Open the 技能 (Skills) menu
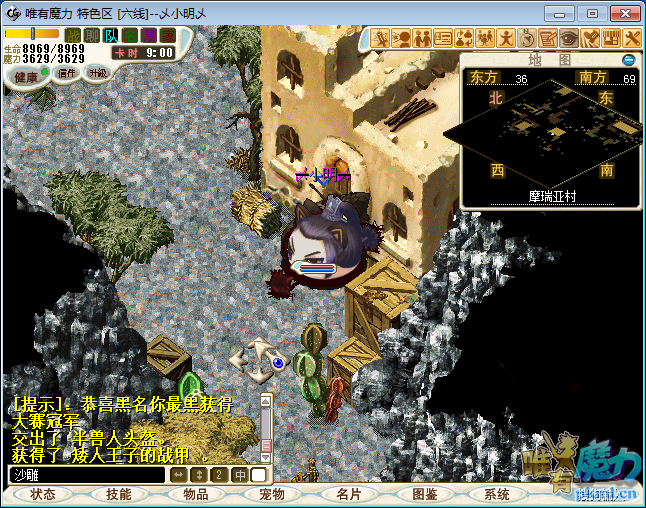The height and width of the screenshot is (508, 646). click(x=118, y=494)
